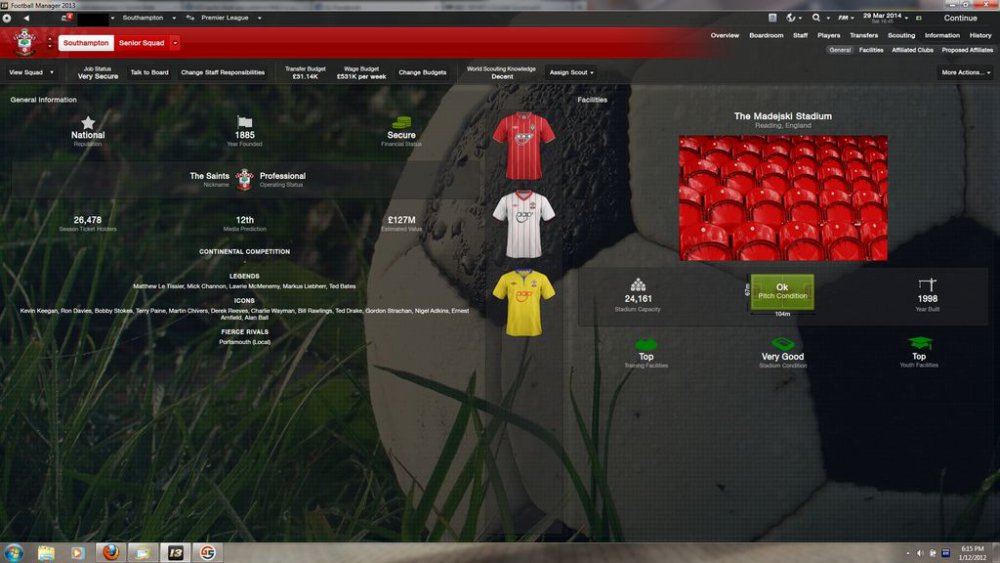1000x563 pixels.
Task: Open the Players menu
Action: (x=828, y=36)
